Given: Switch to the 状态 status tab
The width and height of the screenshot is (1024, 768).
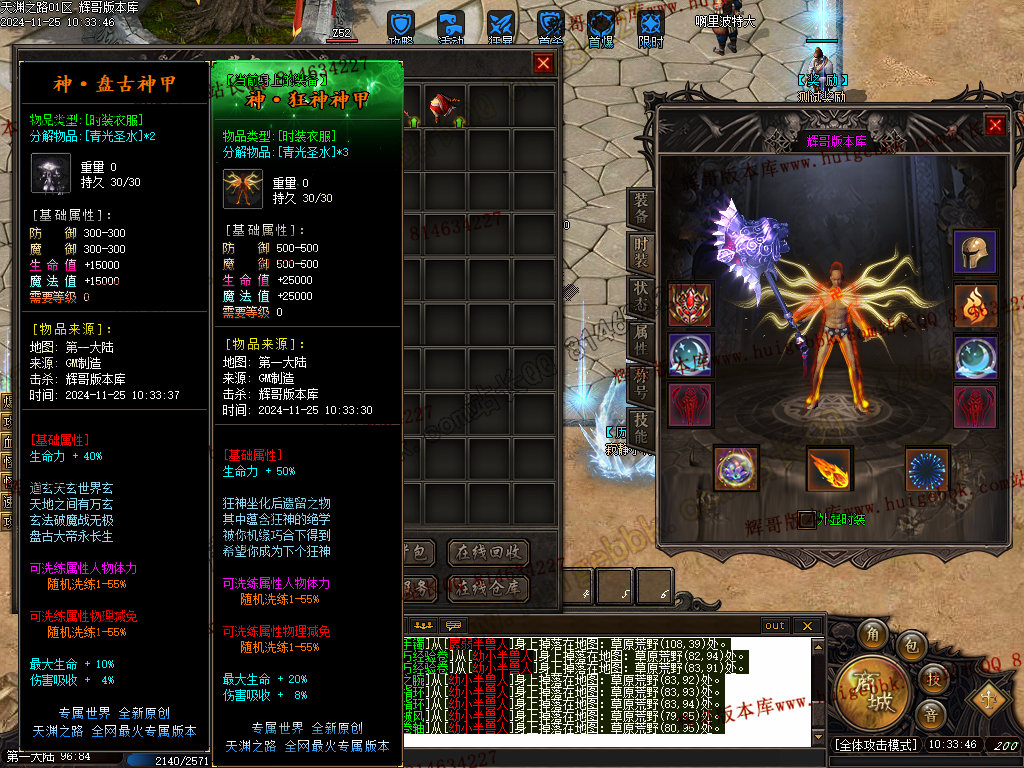Looking at the screenshot, I should pos(641,296).
